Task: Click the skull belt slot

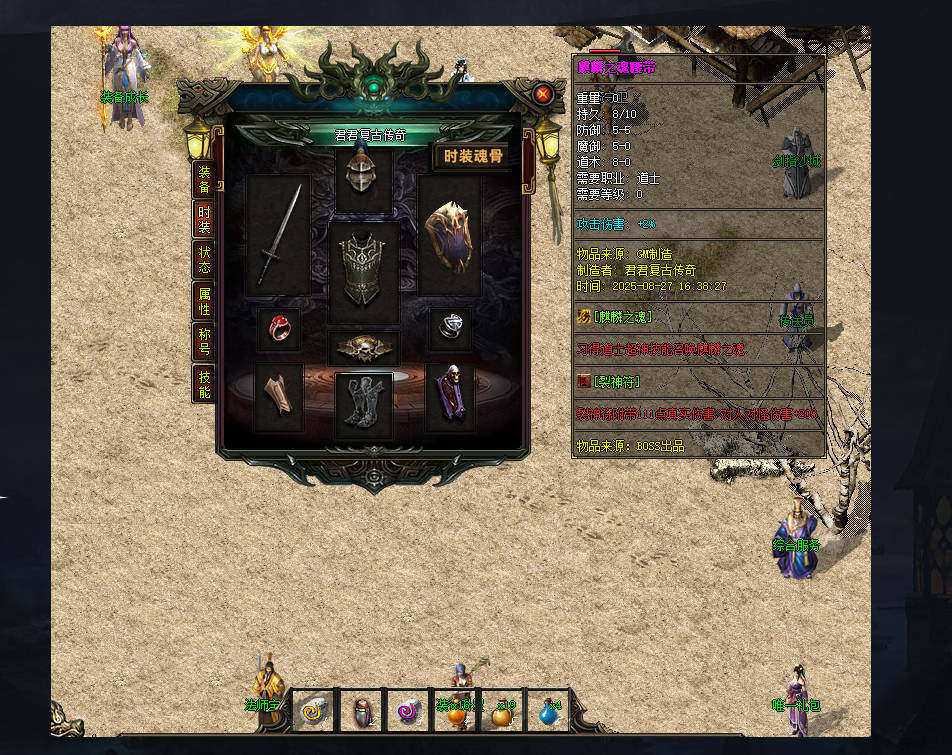Action: (364, 348)
